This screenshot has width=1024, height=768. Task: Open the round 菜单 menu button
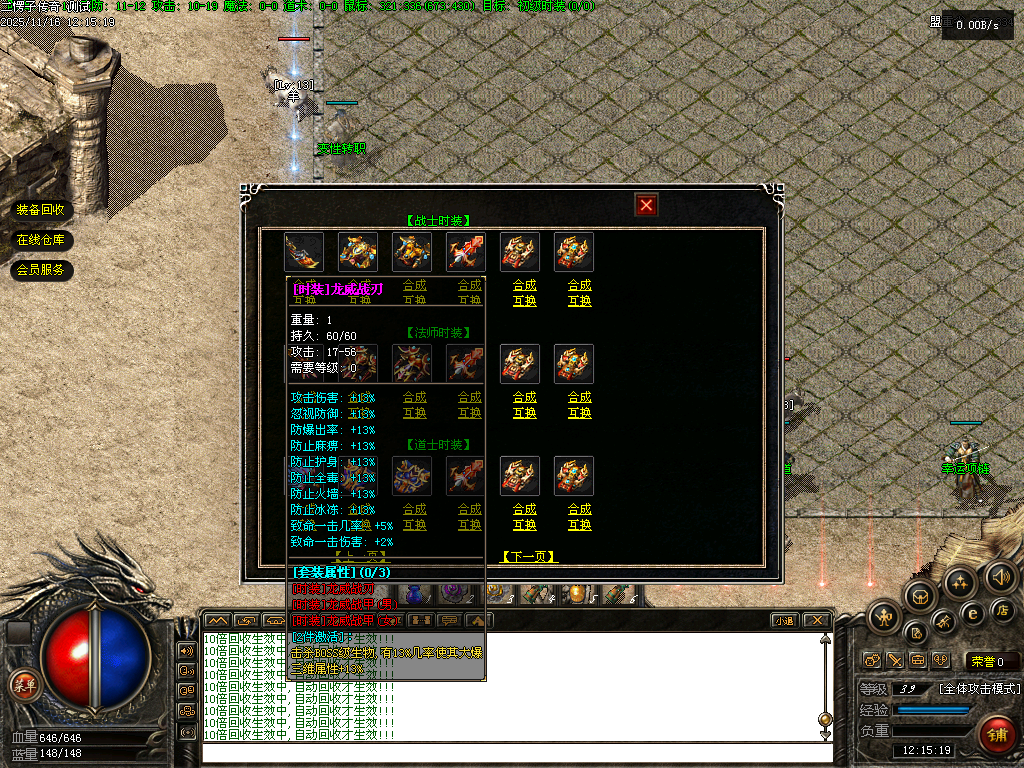[x=24, y=685]
